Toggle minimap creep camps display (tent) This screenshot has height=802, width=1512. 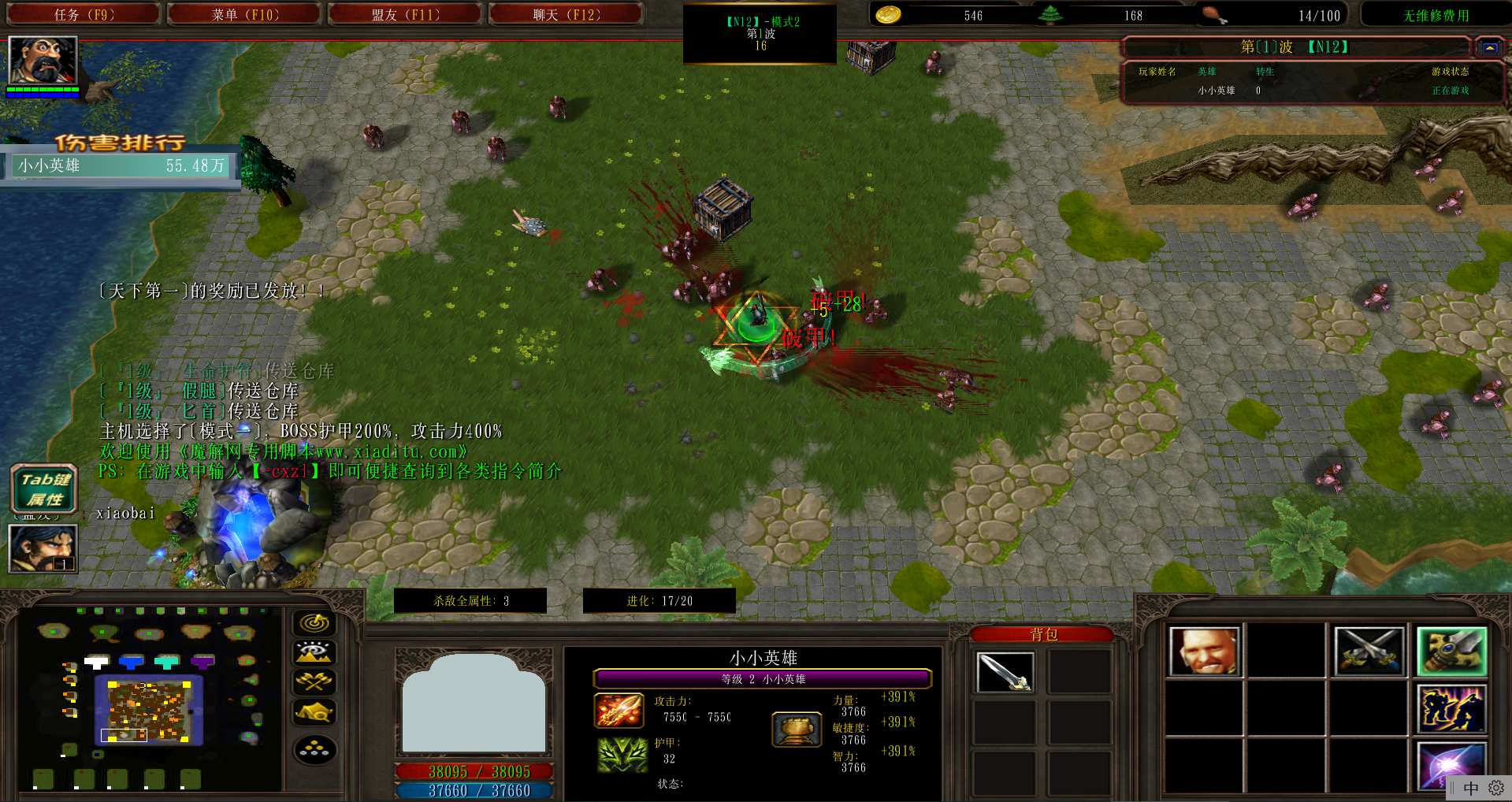[x=314, y=713]
